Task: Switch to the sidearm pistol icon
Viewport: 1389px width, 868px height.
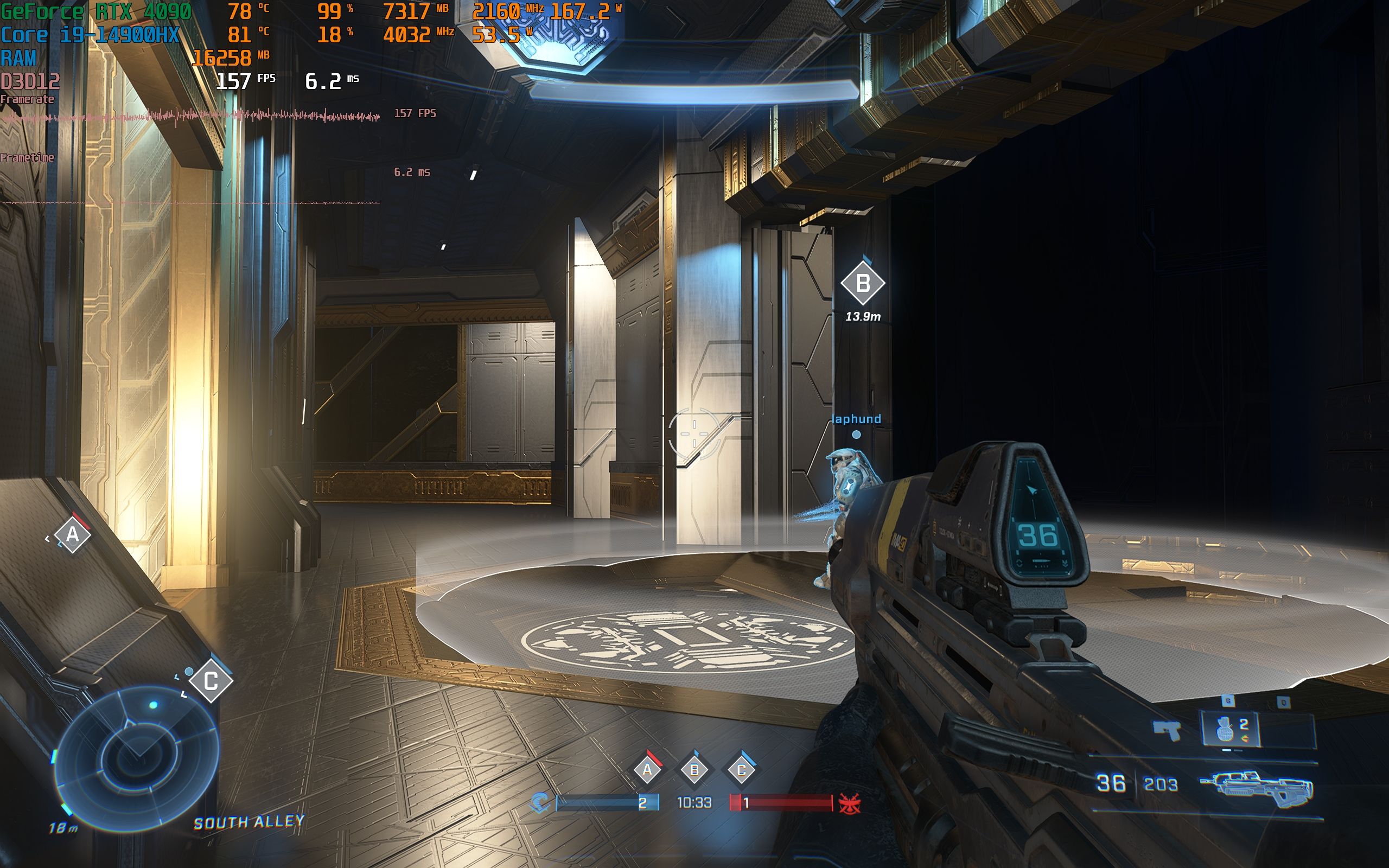Action: 1168,731
